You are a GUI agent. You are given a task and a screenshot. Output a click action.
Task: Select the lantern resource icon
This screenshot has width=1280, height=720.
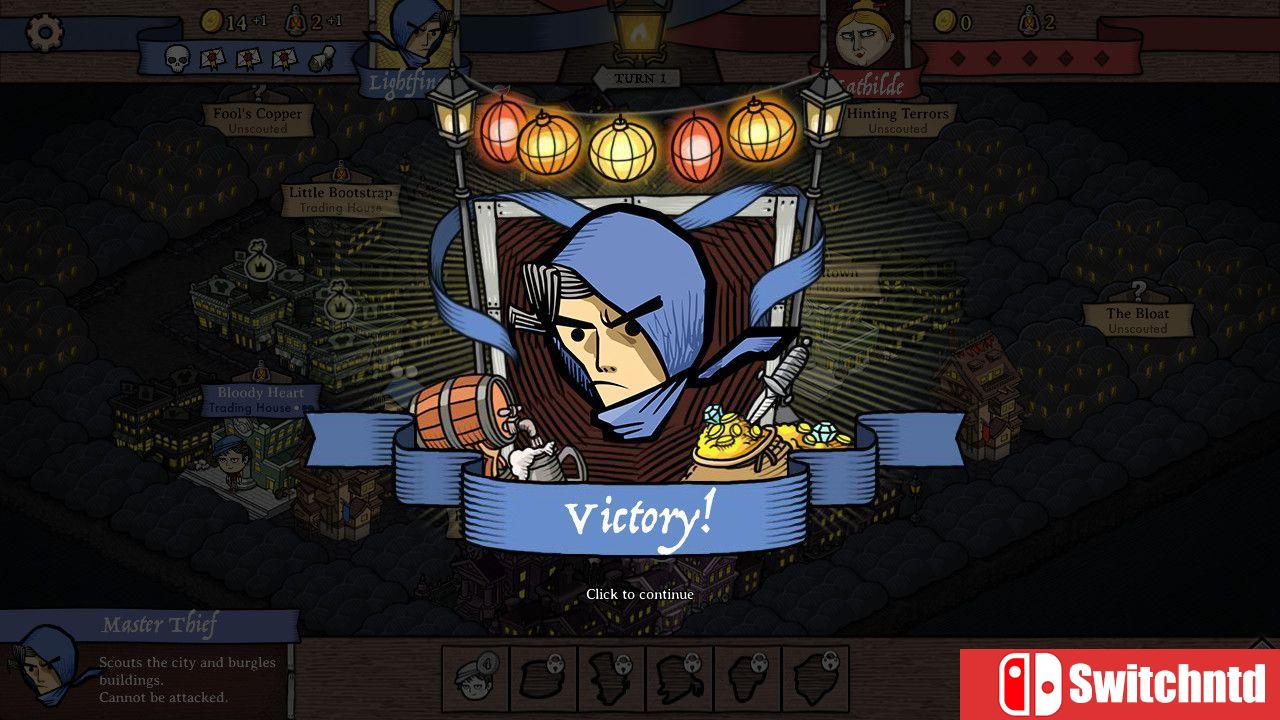(x=295, y=21)
